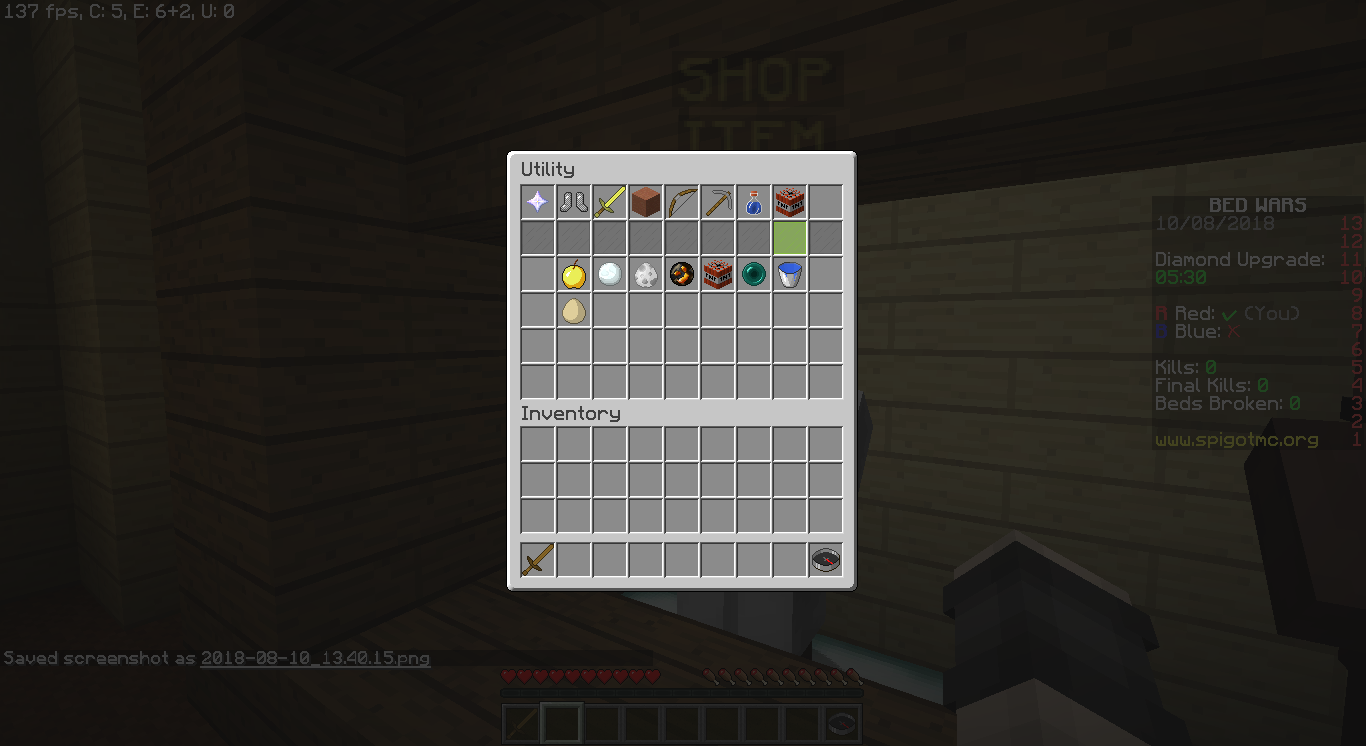The width and height of the screenshot is (1366, 746).
Task: Open the Armor category chainmail boots icon
Action: pyautogui.click(x=572, y=202)
